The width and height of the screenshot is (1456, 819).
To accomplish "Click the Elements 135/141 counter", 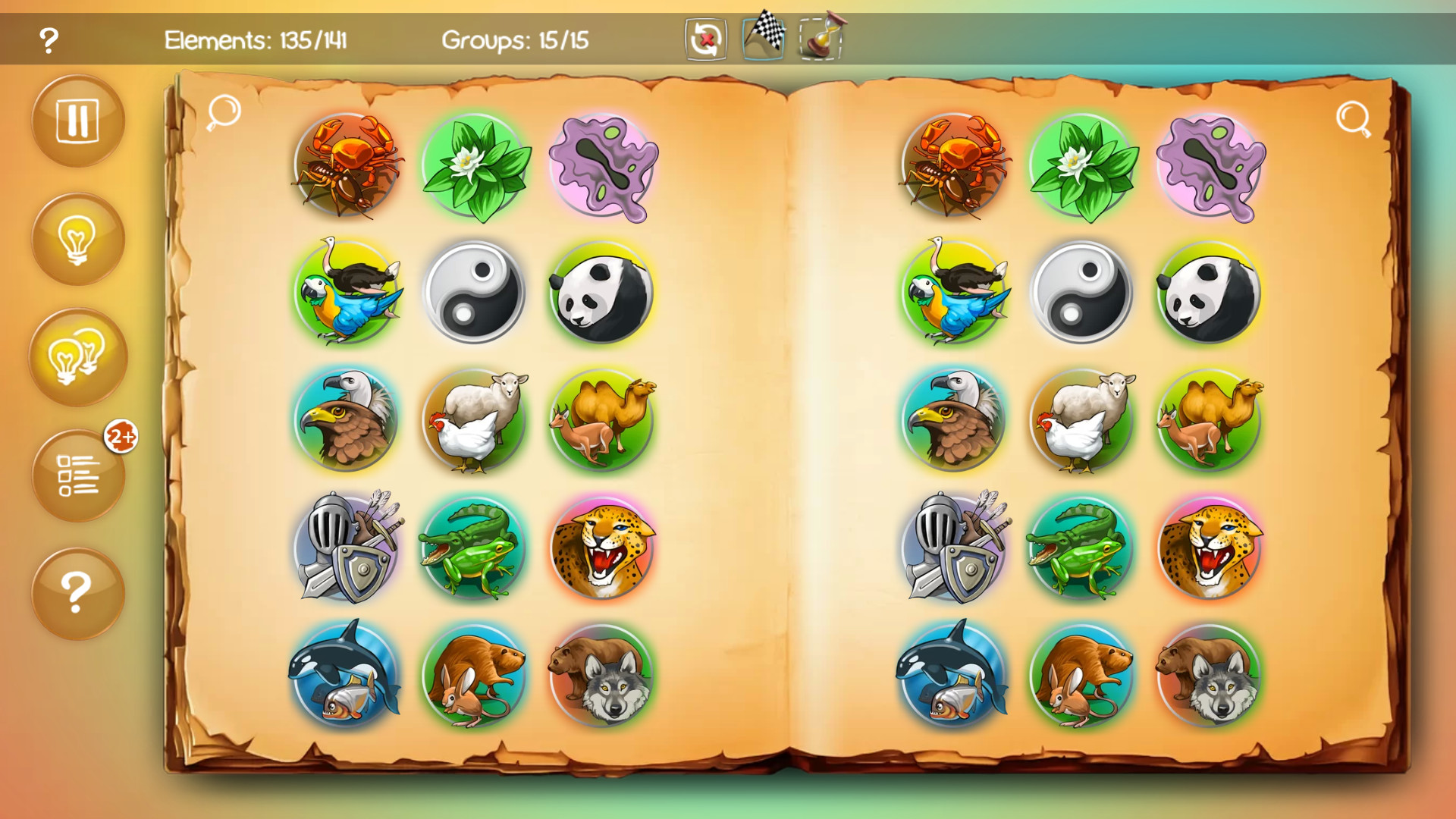I will pyautogui.click(x=257, y=42).
